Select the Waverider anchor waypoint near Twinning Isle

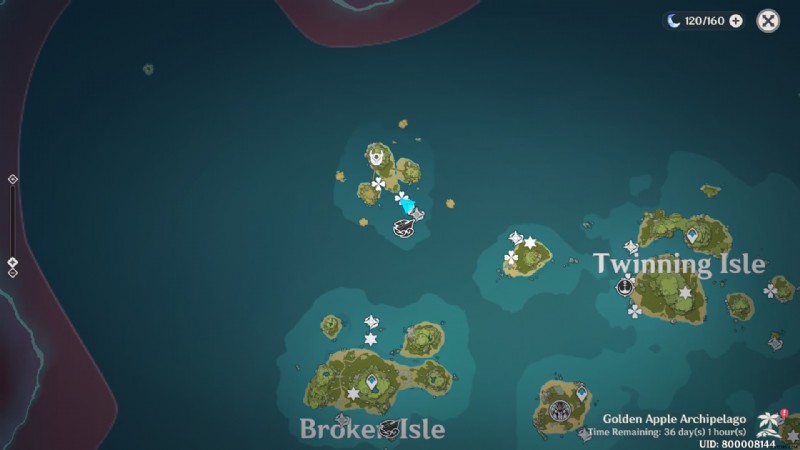click(625, 287)
